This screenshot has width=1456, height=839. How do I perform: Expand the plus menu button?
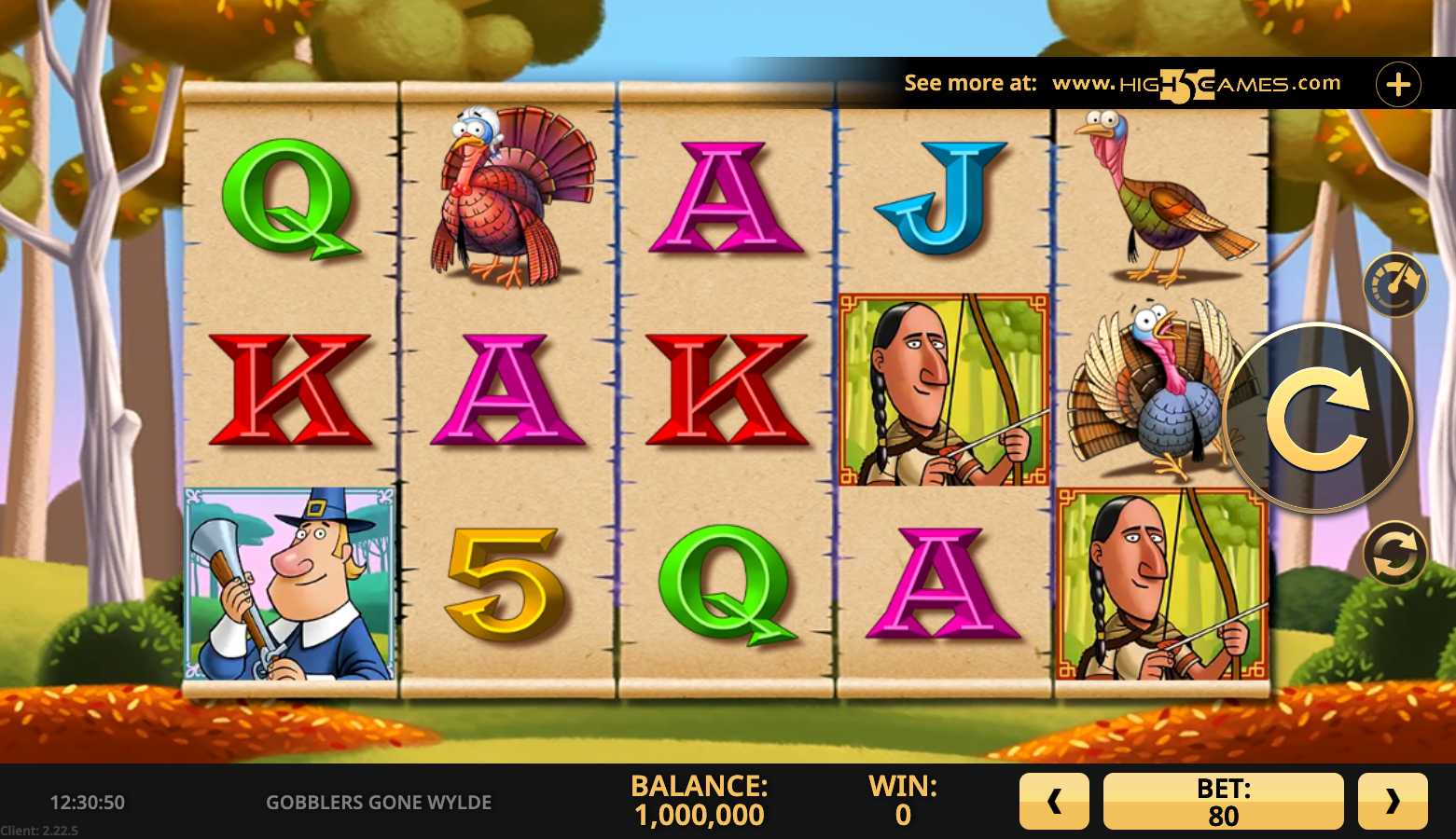coord(1398,85)
